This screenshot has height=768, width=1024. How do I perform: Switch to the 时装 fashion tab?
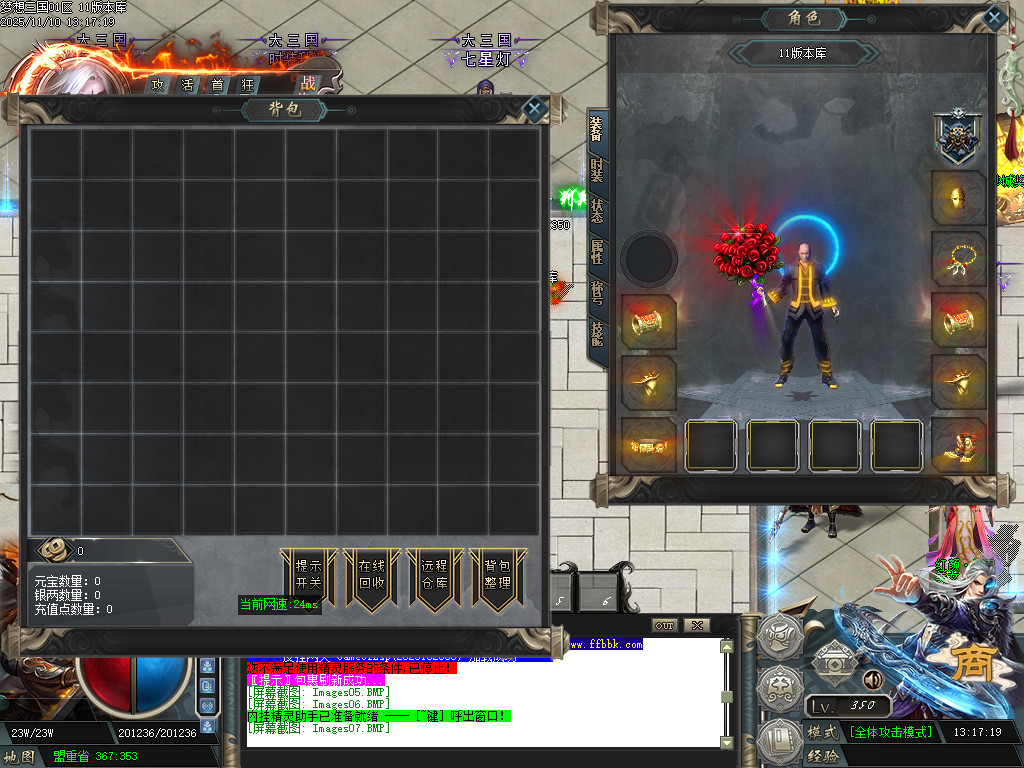[x=597, y=170]
